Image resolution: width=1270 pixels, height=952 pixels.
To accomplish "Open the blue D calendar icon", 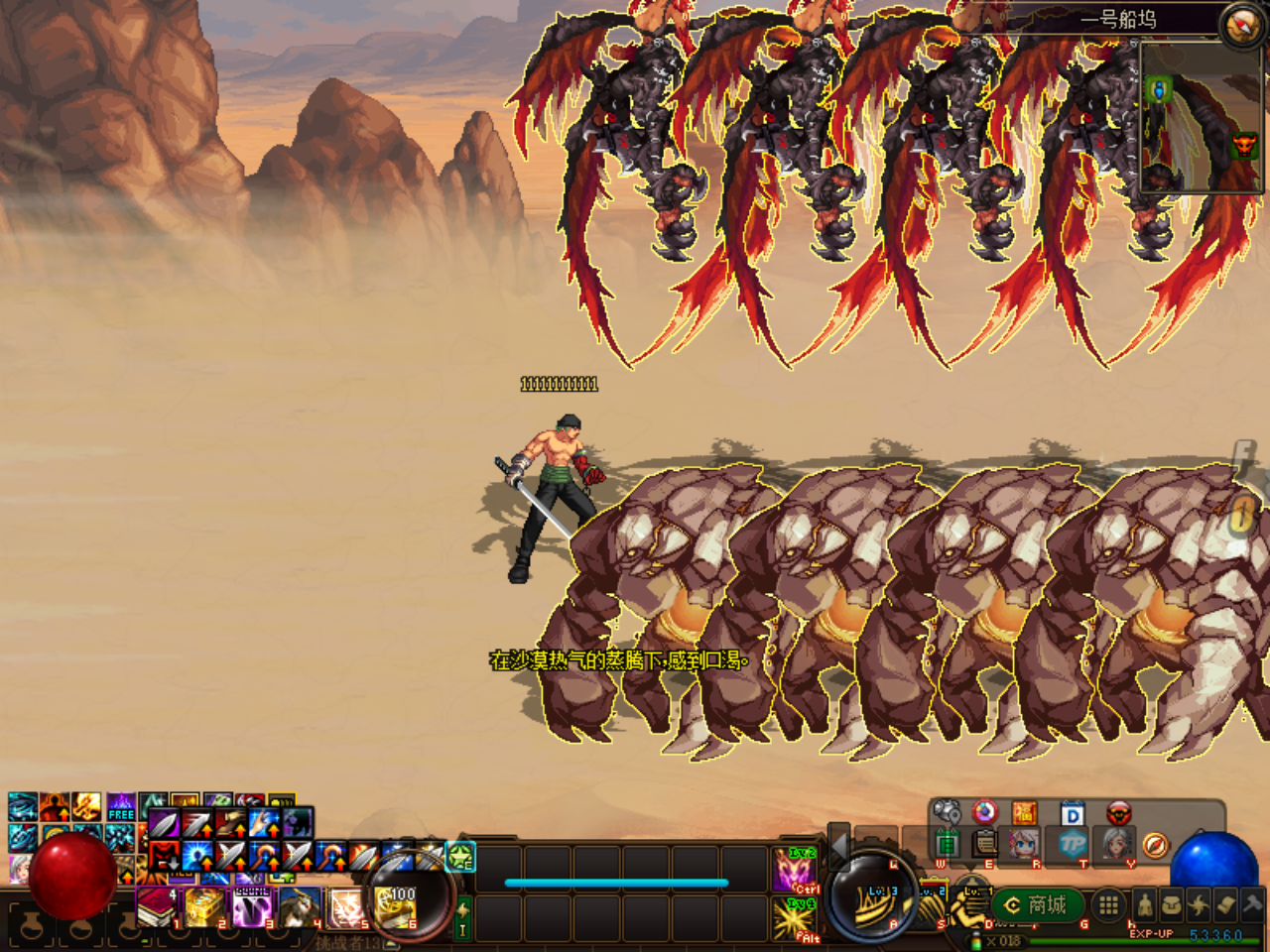I will pyautogui.click(x=1072, y=815).
